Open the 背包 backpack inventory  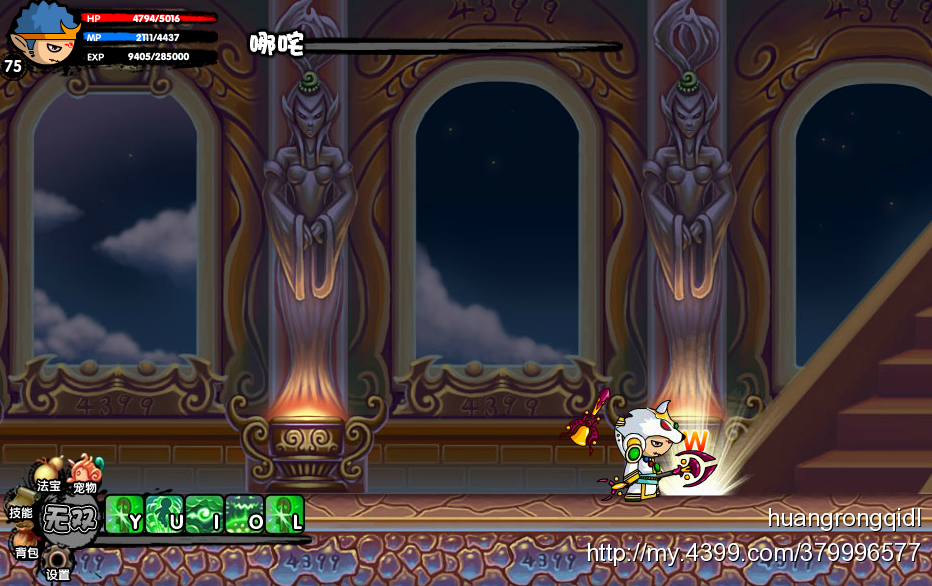[x=27, y=546]
